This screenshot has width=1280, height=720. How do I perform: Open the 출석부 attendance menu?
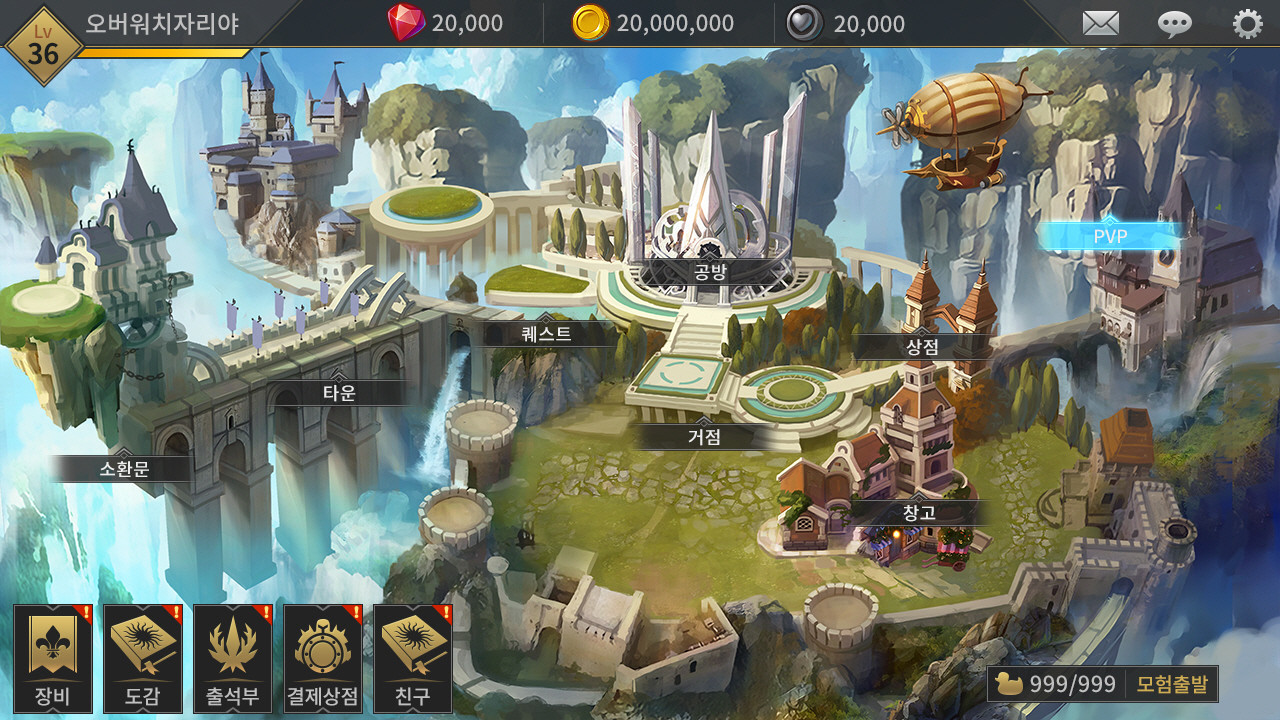232,658
